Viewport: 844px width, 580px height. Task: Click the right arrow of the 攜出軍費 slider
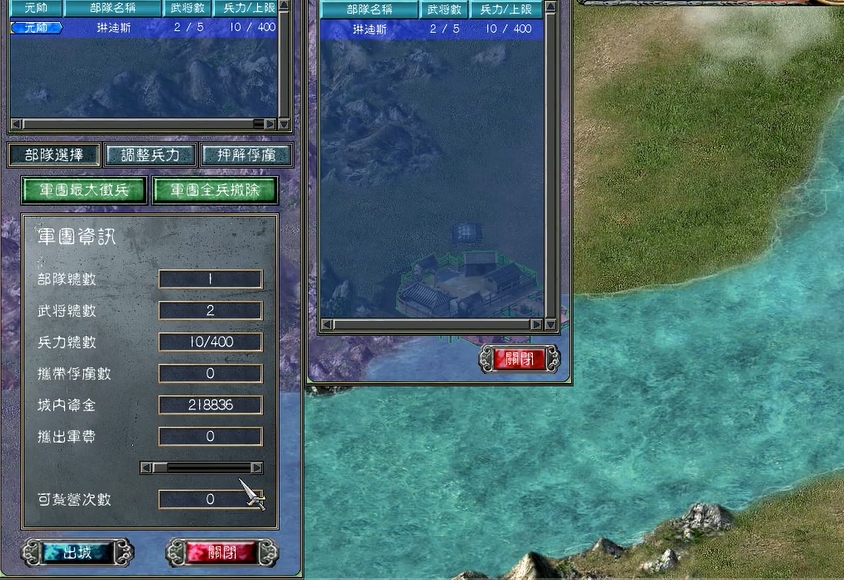click(257, 467)
